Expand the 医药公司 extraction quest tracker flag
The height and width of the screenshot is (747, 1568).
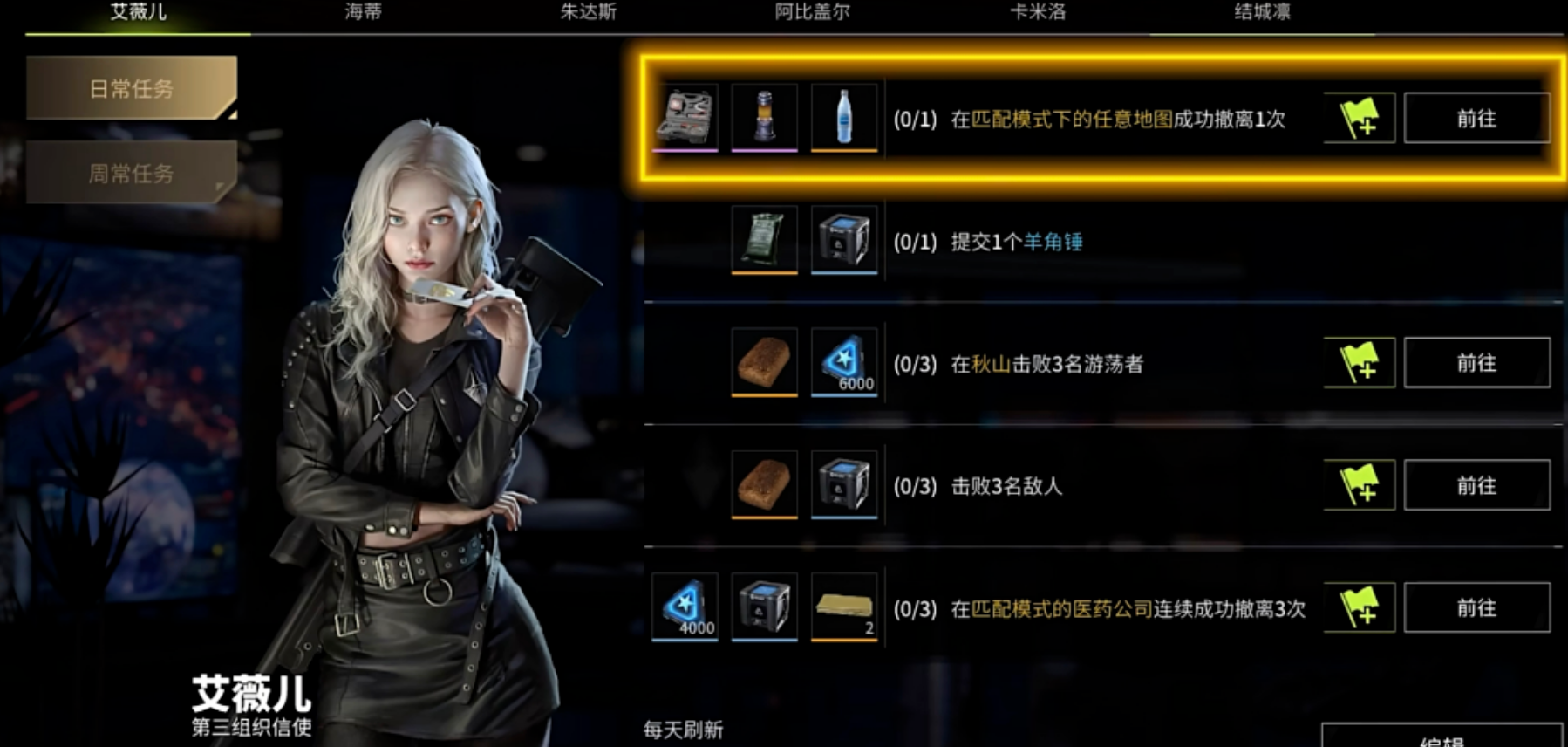tap(1359, 608)
